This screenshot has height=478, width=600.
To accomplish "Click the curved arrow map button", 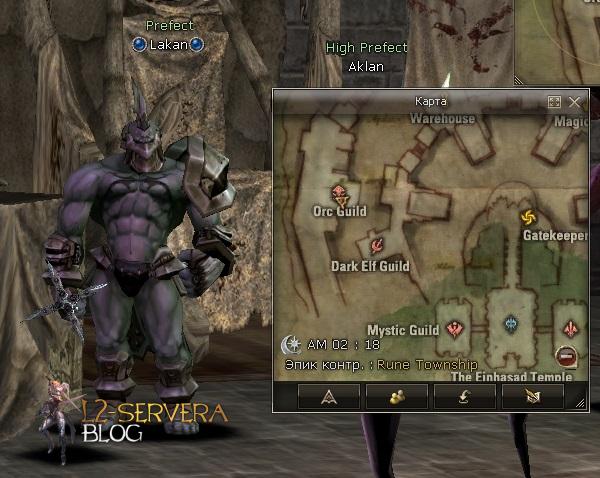I will tap(463, 397).
